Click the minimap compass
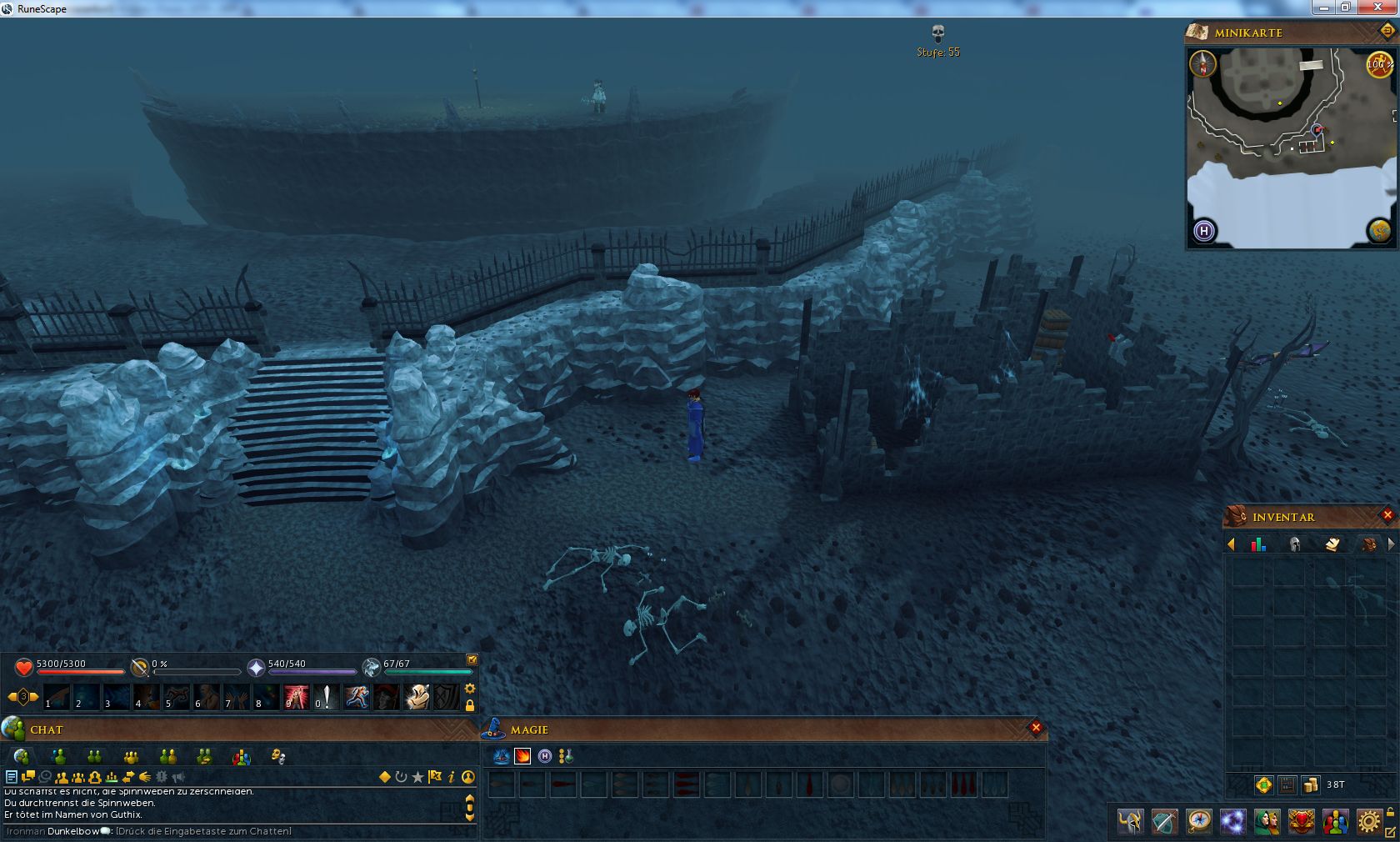The width and height of the screenshot is (1400, 842). pos(1202,64)
